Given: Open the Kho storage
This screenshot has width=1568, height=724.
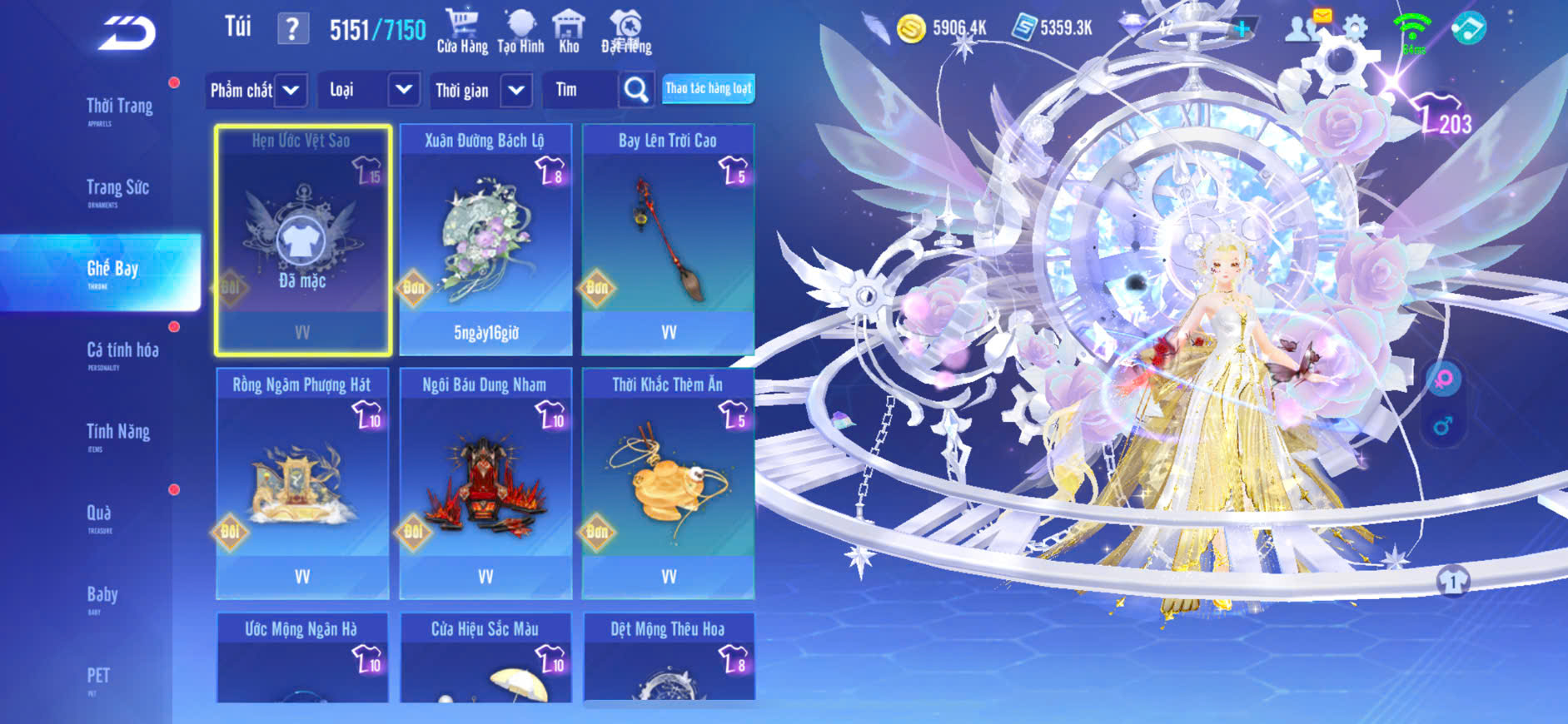Looking at the screenshot, I should tap(569, 32).
